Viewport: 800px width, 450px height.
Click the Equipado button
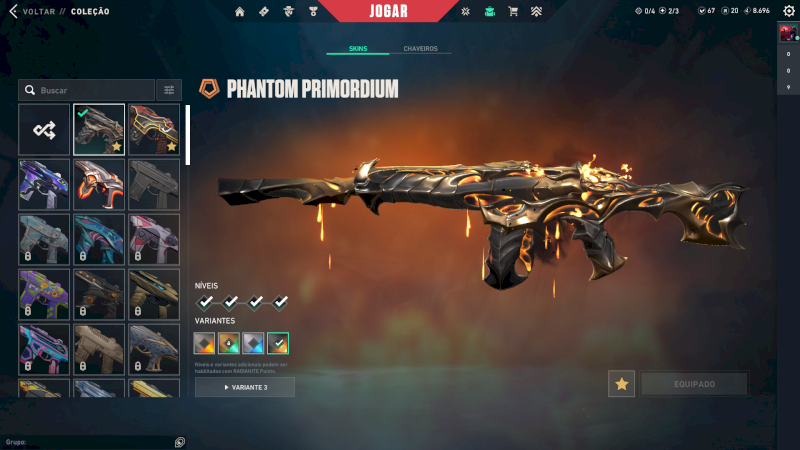[x=694, y=384]
